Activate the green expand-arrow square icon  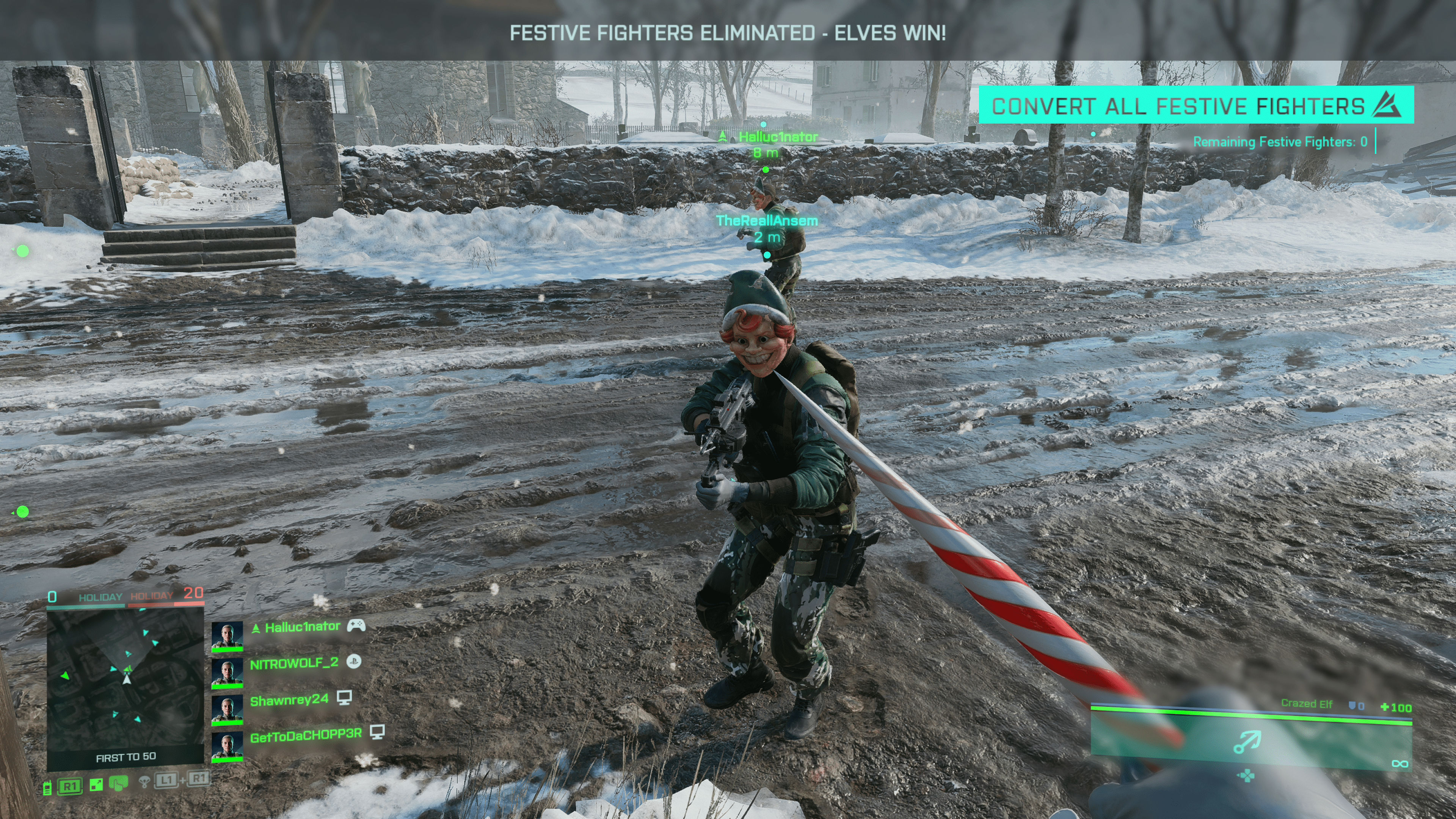[x=96, y=785]
